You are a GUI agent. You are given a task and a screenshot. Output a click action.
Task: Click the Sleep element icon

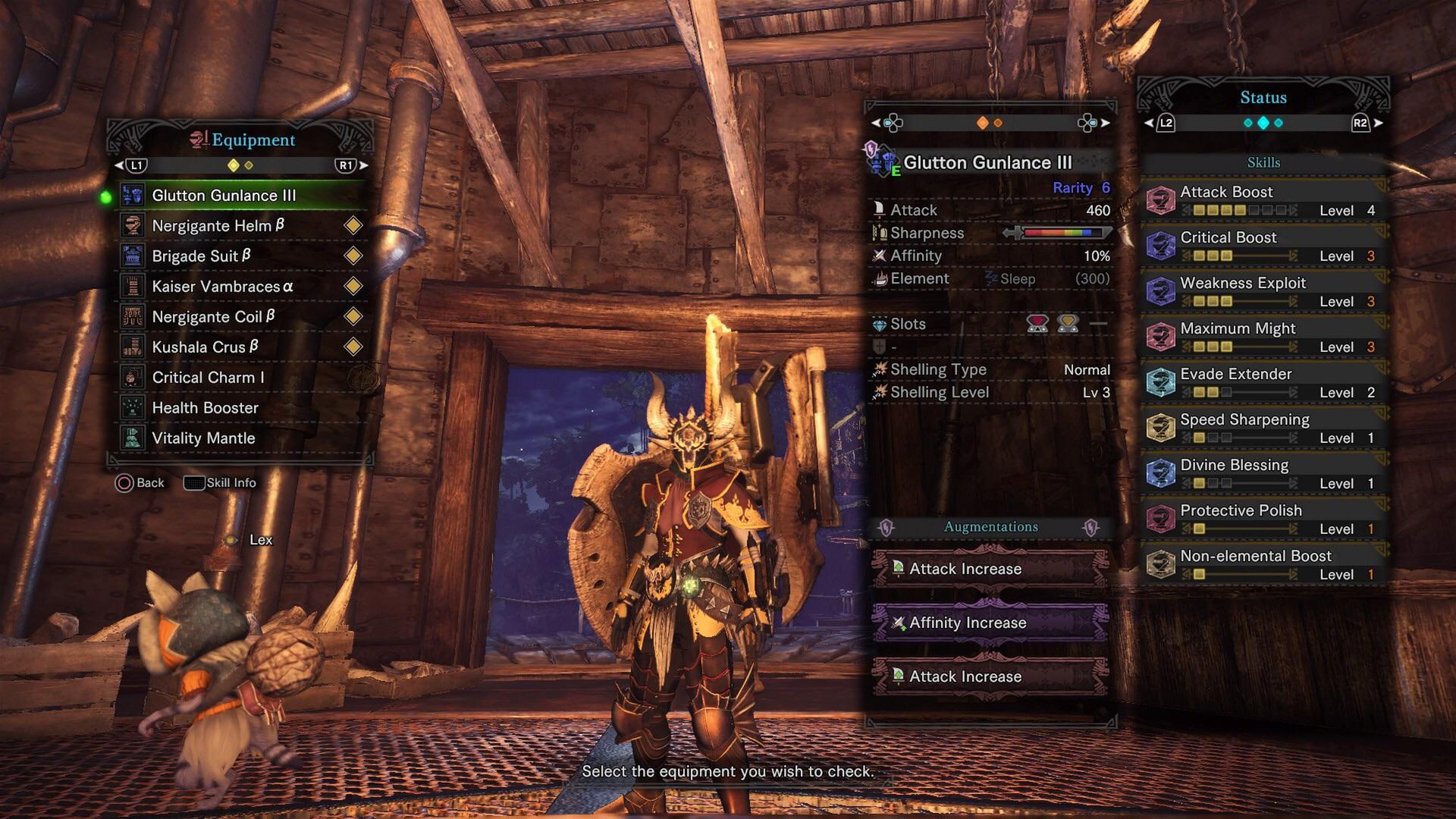990,279
